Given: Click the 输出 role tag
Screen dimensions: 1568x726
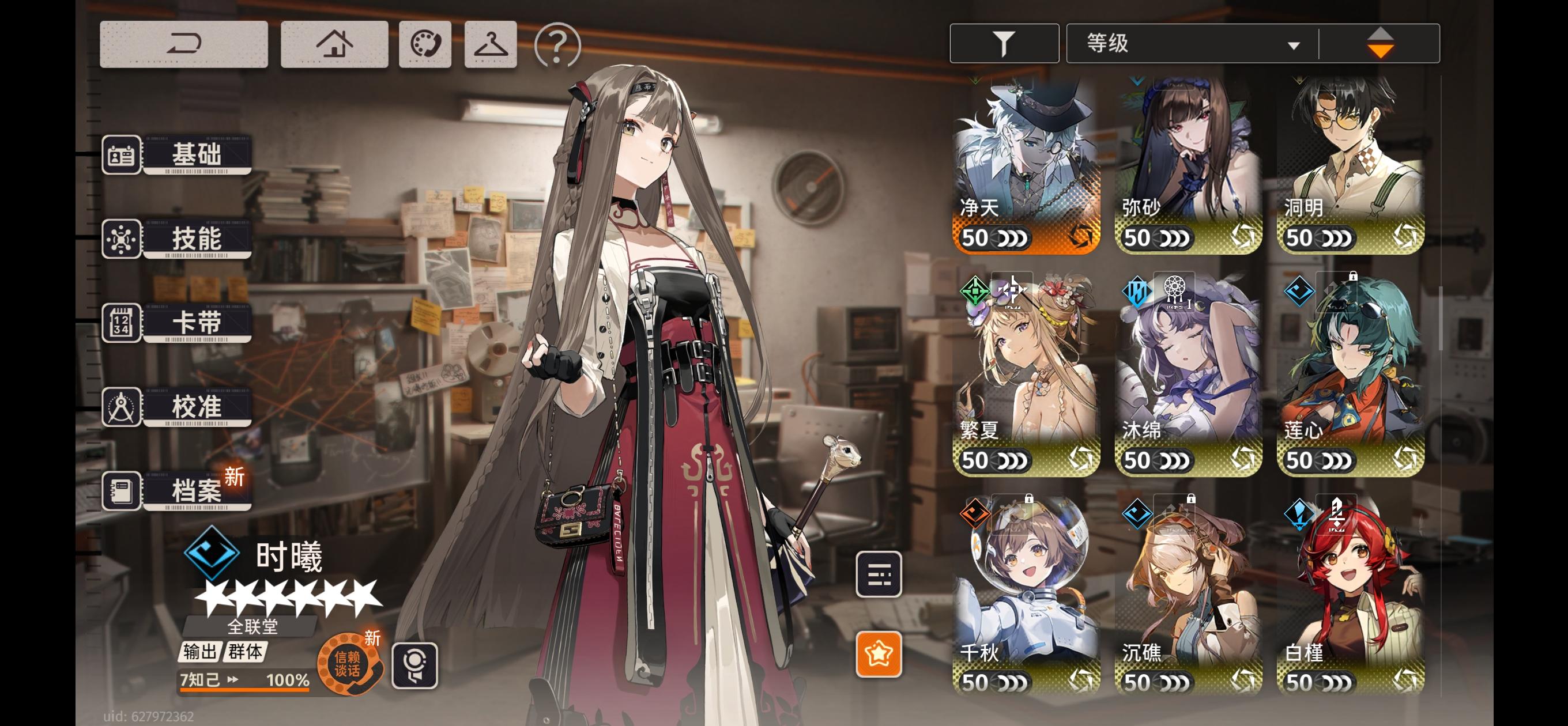Looking at the screenshot, I should (201, 652).
